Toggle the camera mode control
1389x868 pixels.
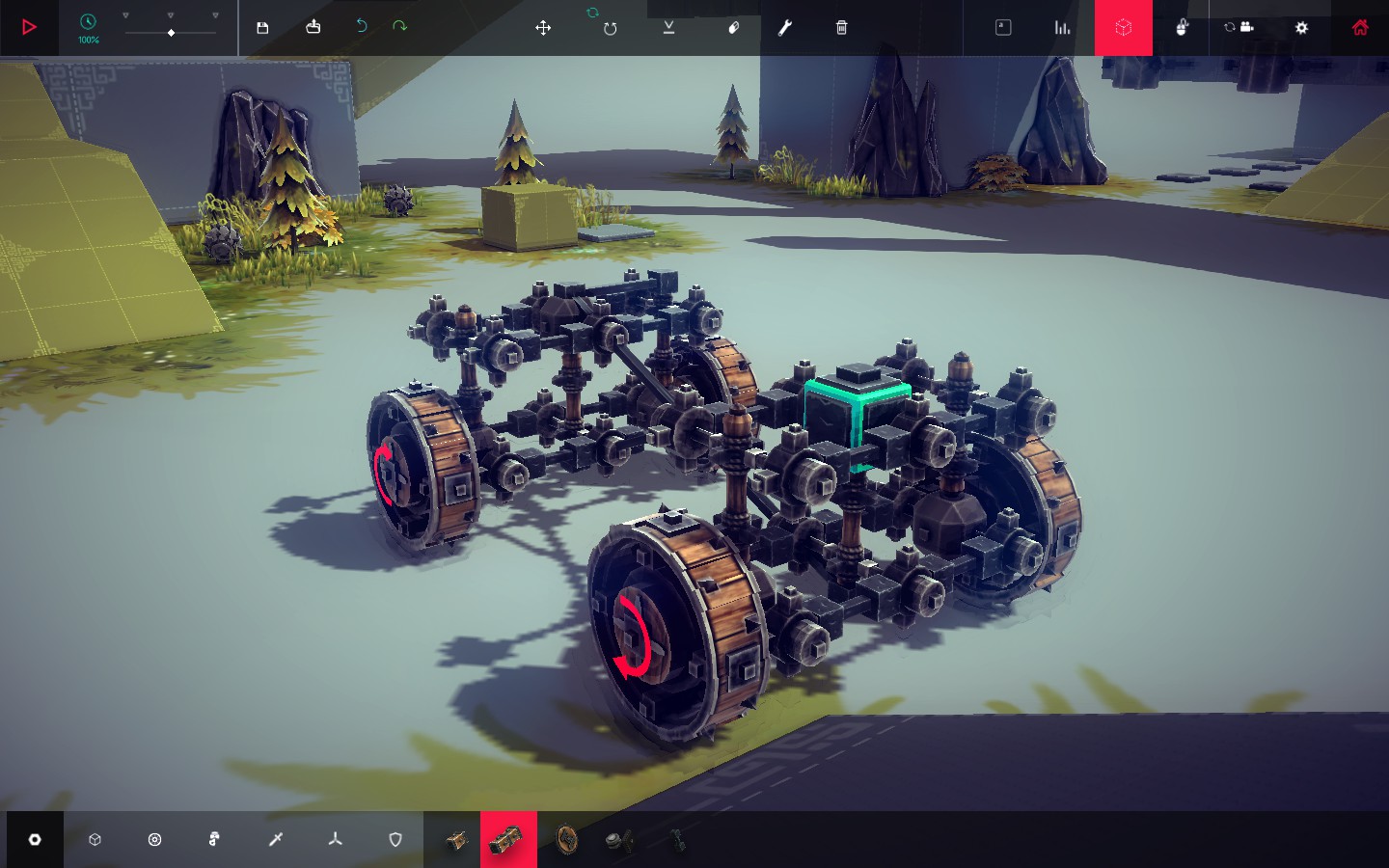coord(1240,28)
